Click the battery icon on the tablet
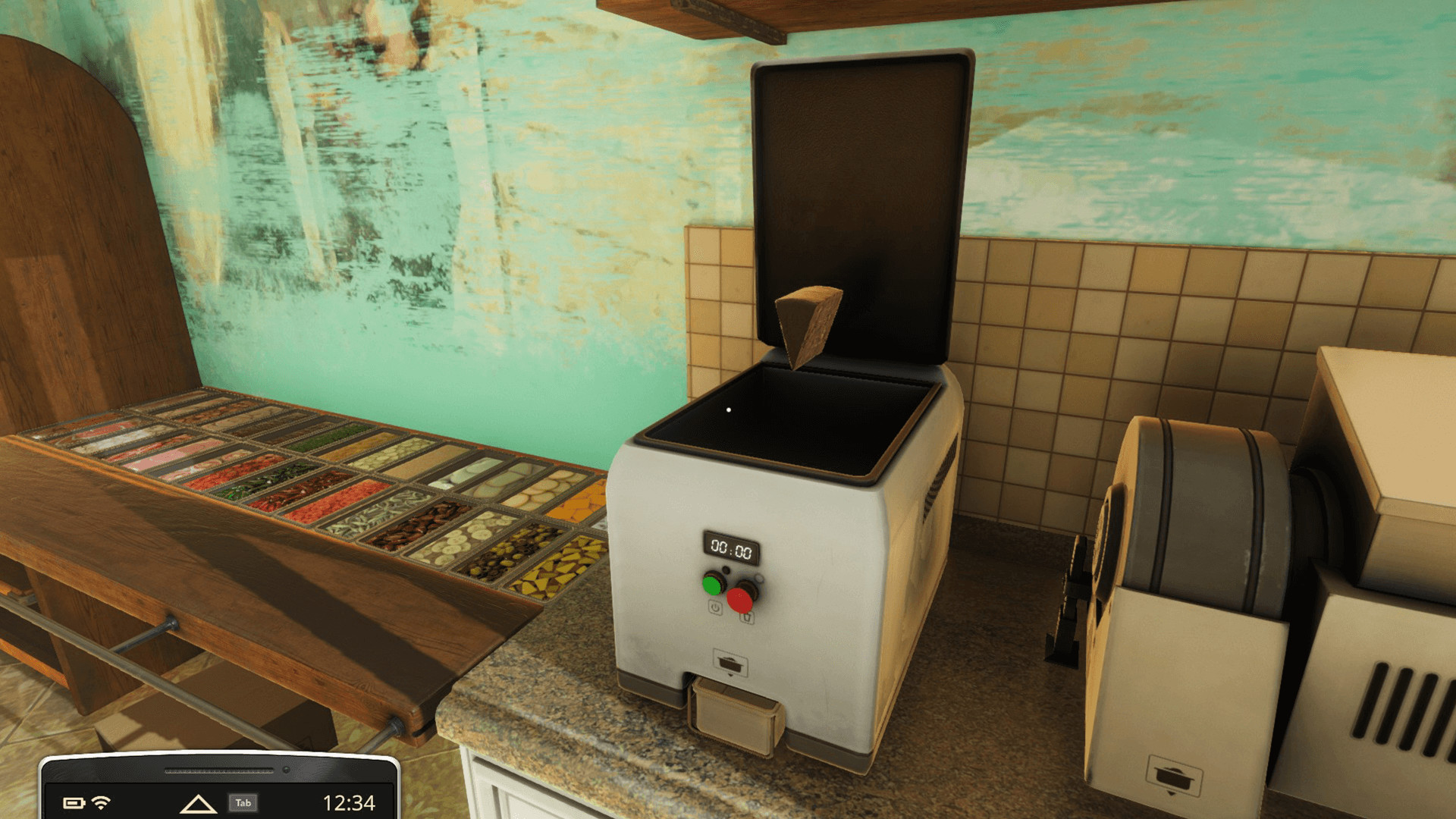 75,803
